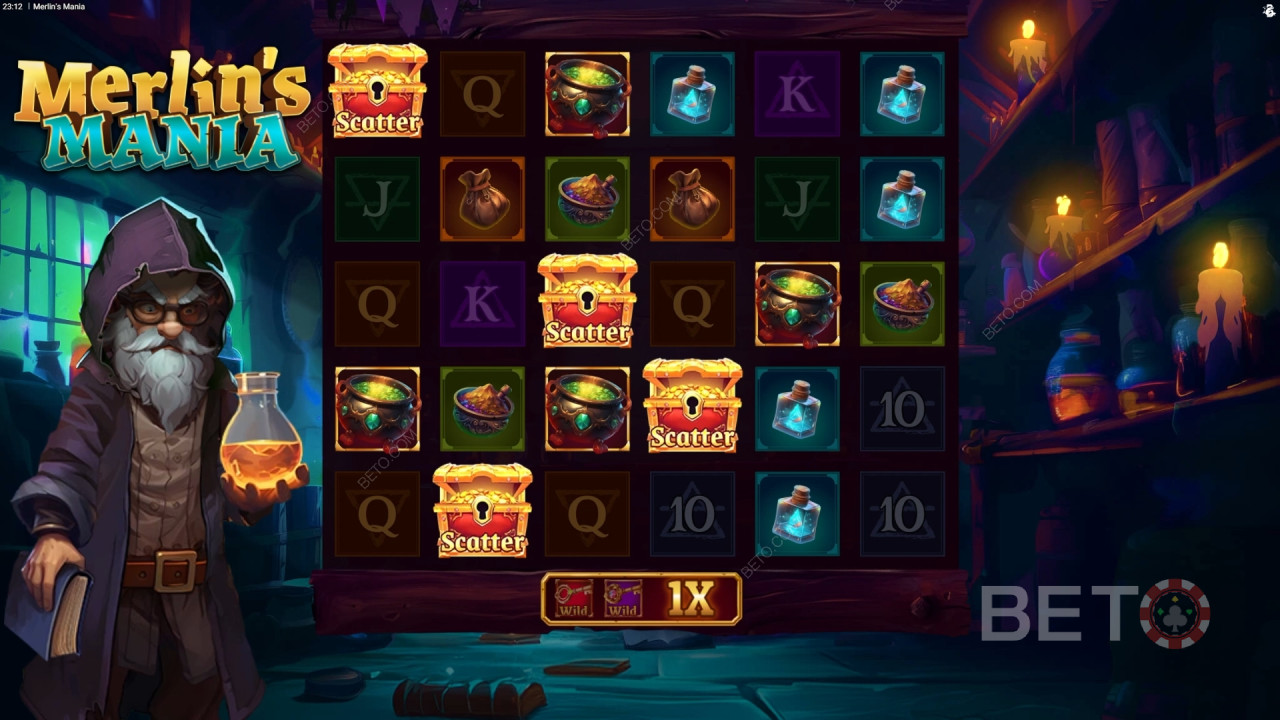The image size is (1280, 720).
Task: Toggle the K letter symbol
Action: pyautogui.click(x=798, y=94)
